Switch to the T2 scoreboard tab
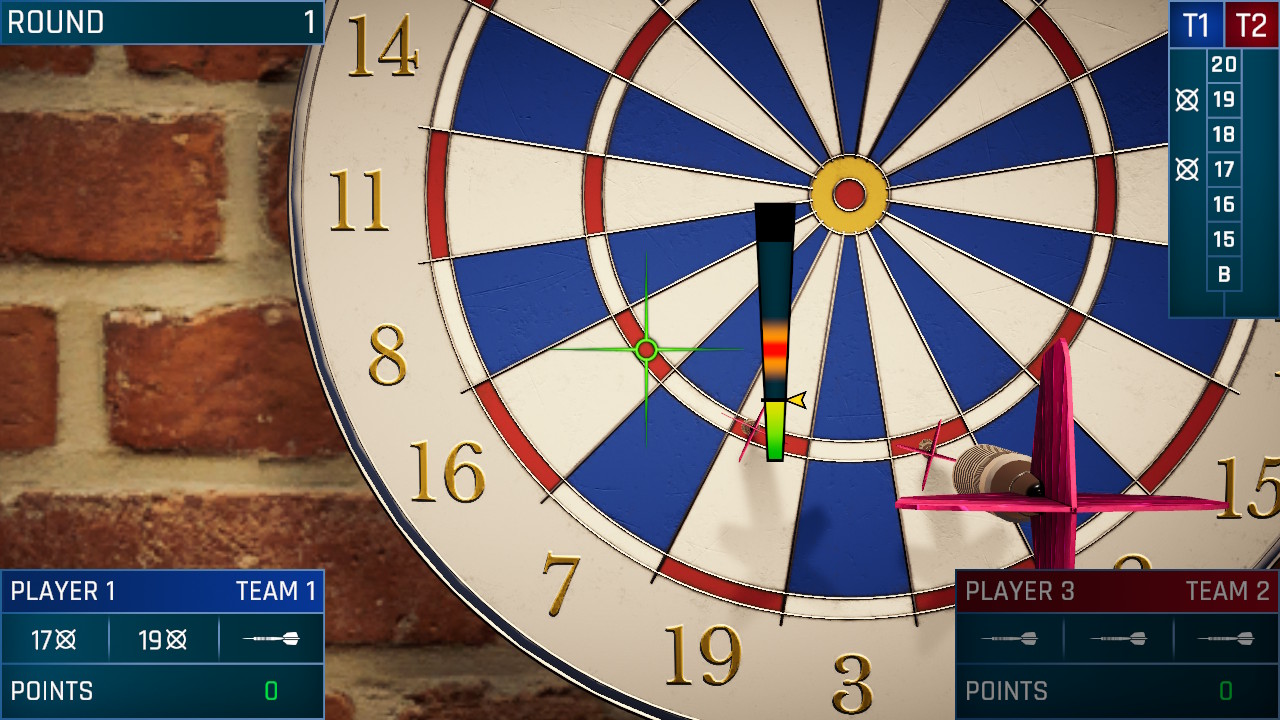The height and width of the screenshot is (720, 1280). [x=1253, y=24]
